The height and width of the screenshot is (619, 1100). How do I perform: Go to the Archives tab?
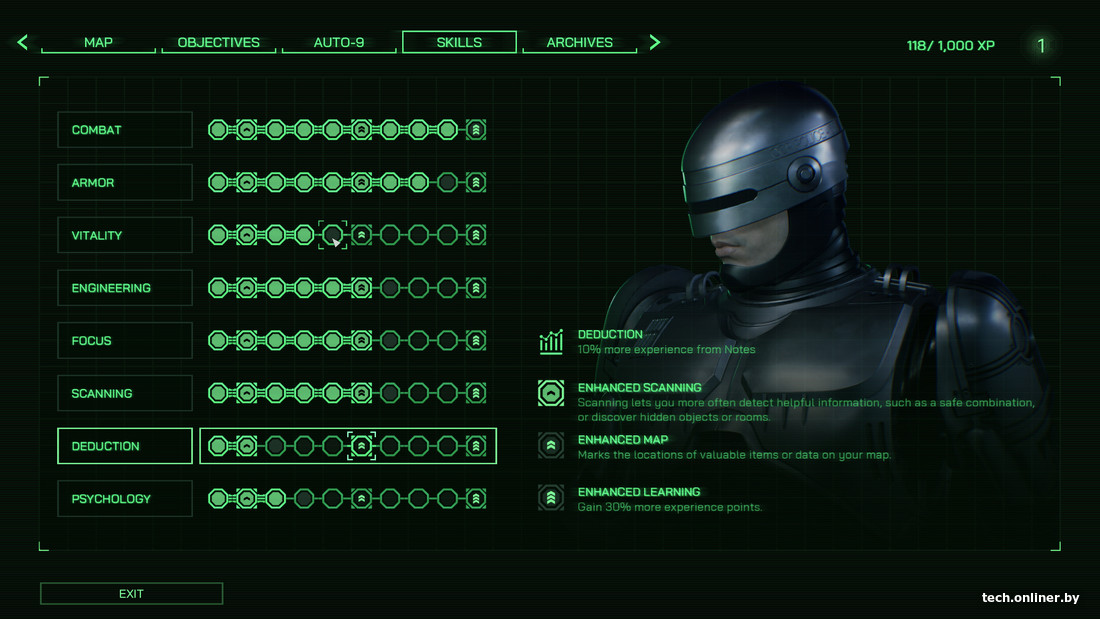pyautogui.click(x=579, y=43)
